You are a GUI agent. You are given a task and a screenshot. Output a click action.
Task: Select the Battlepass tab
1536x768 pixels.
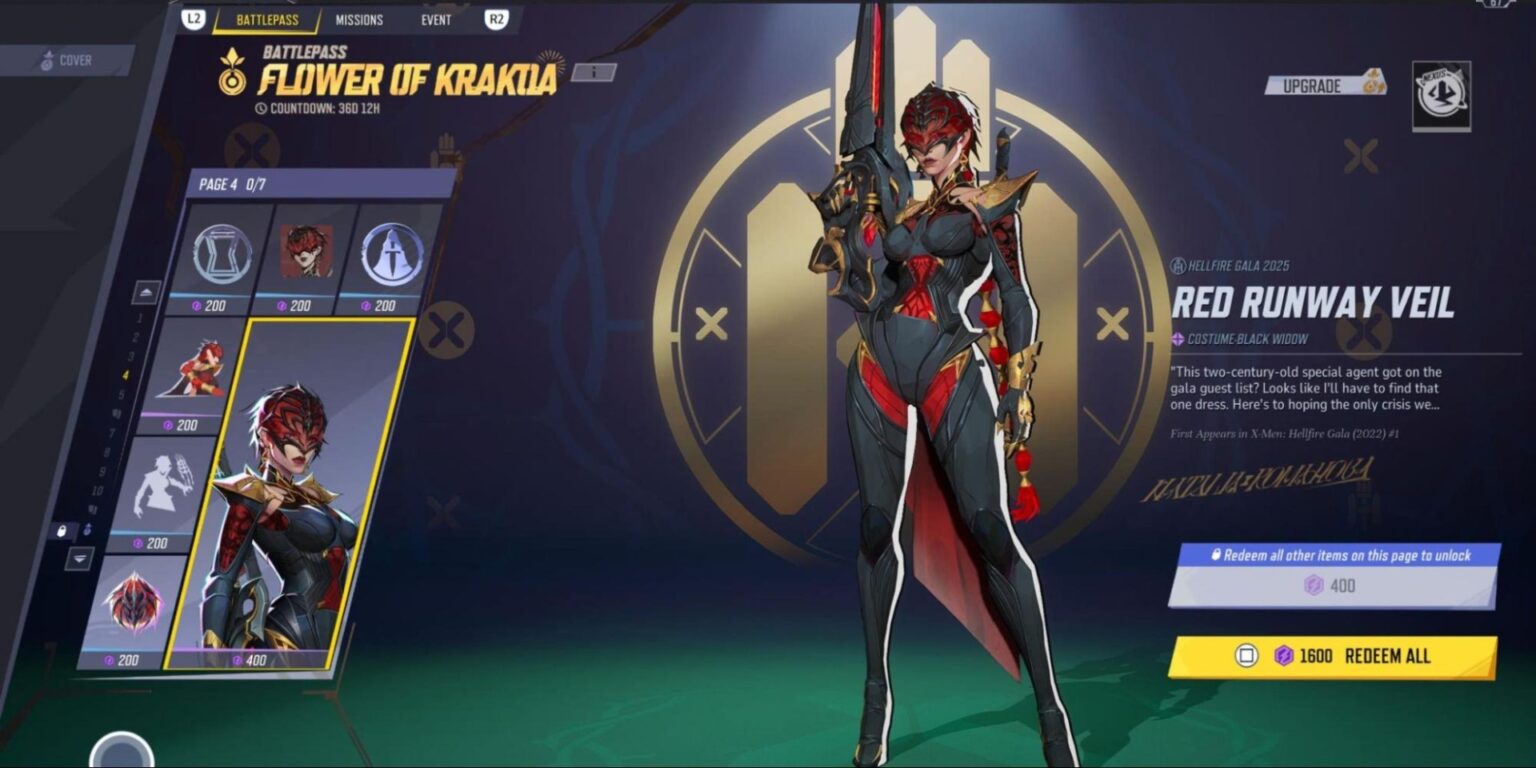point(267,20)
